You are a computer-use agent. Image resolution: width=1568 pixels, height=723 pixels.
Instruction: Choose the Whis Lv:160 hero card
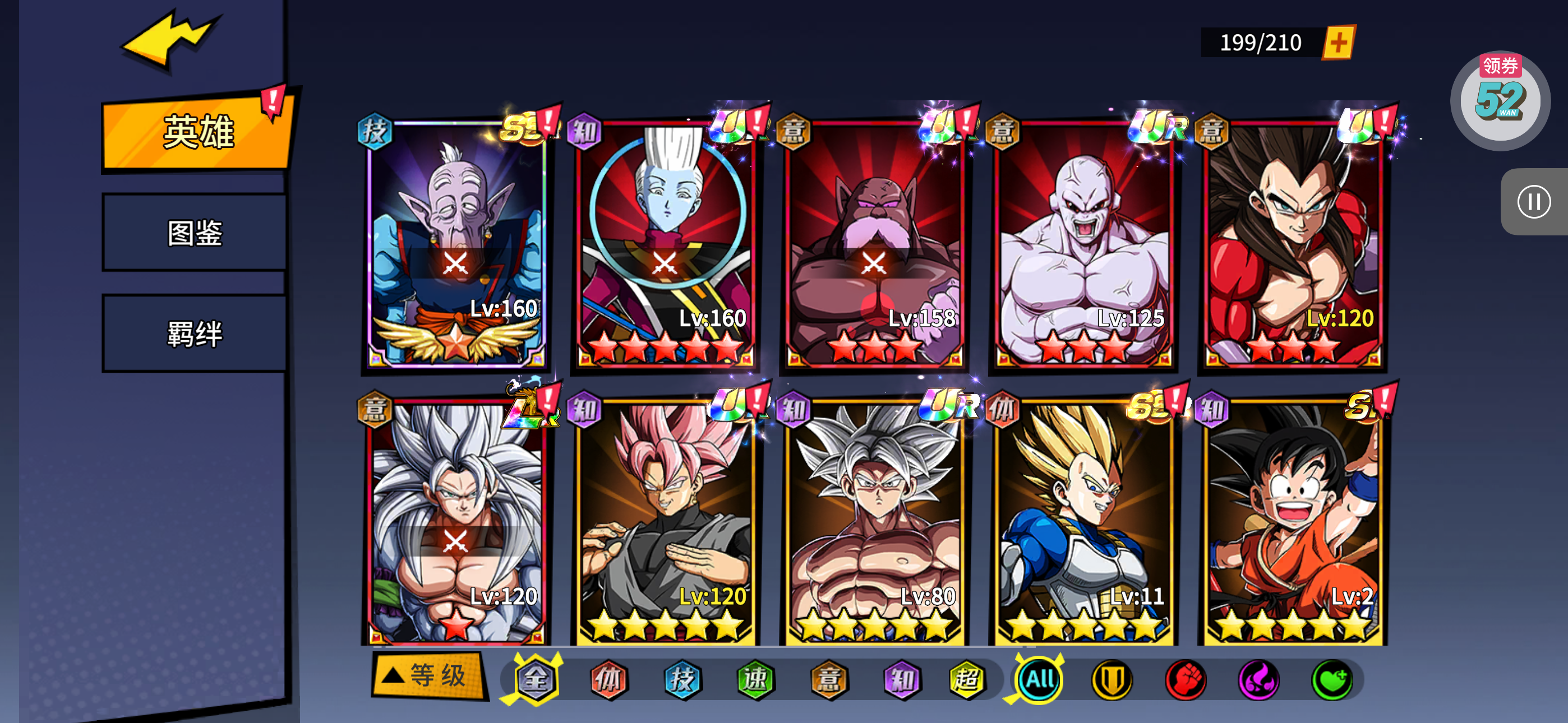point(665,243)
